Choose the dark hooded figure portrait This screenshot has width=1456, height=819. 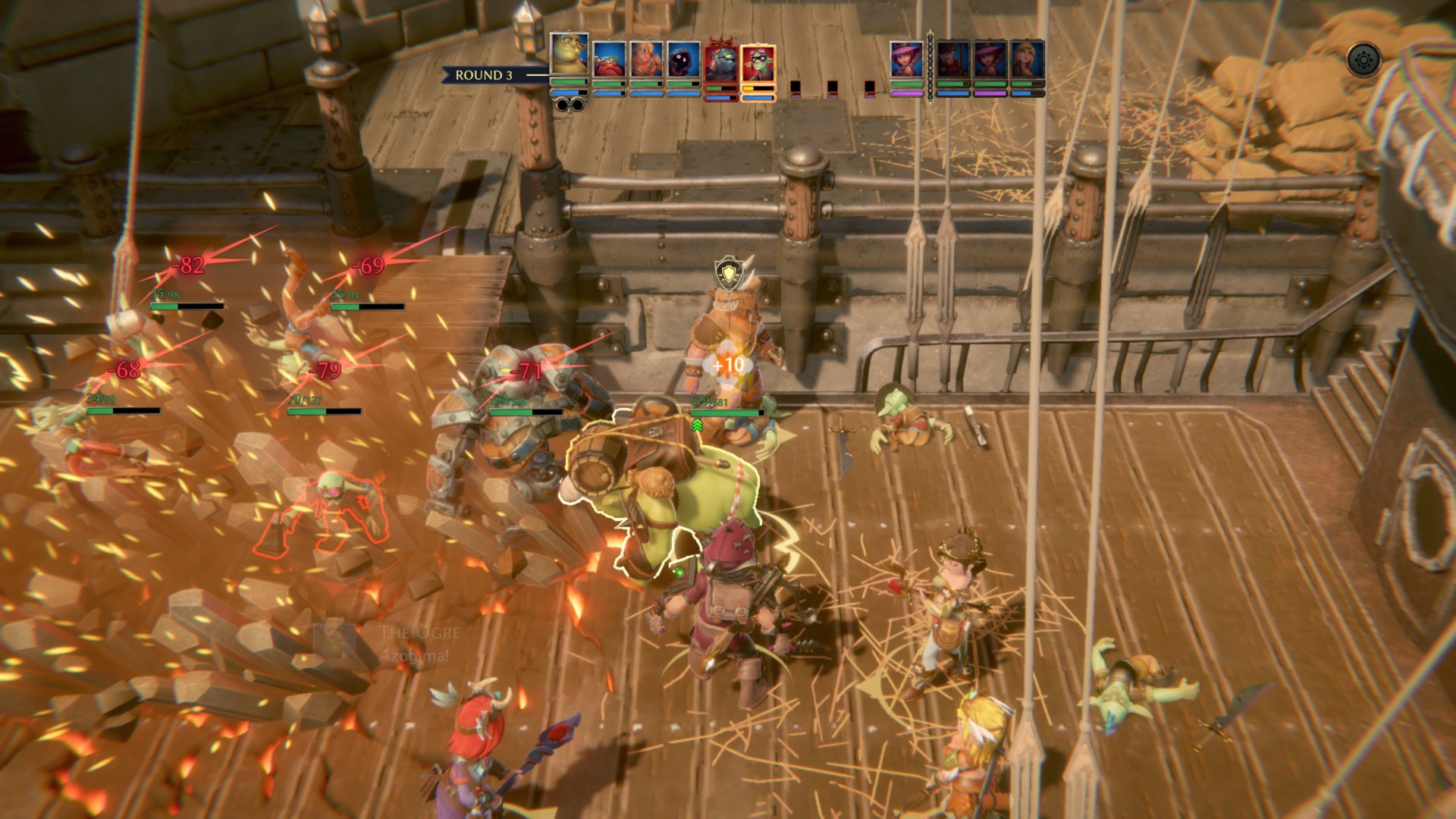point(683,59)
